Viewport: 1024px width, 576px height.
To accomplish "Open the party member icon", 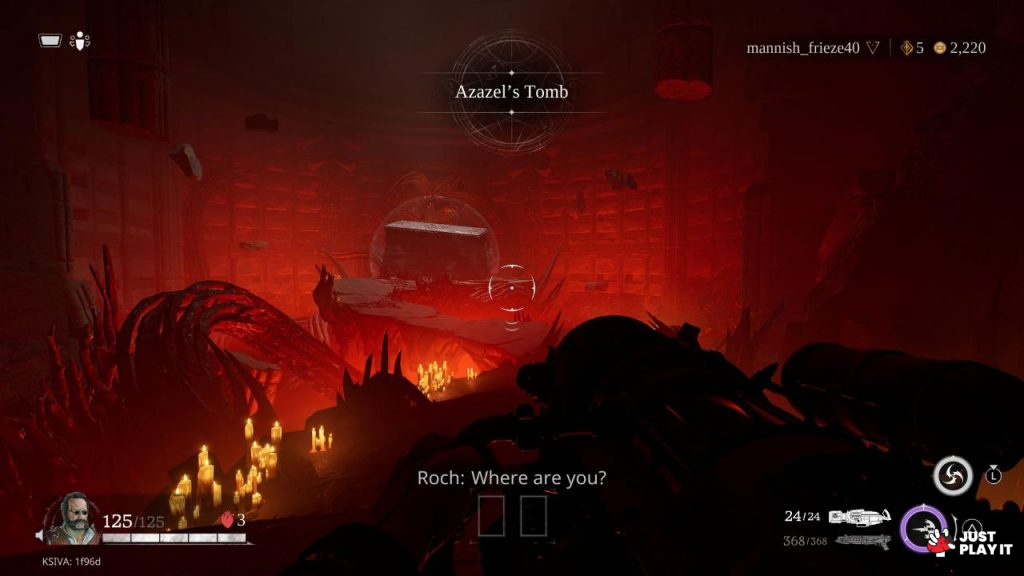I will 82,41.
